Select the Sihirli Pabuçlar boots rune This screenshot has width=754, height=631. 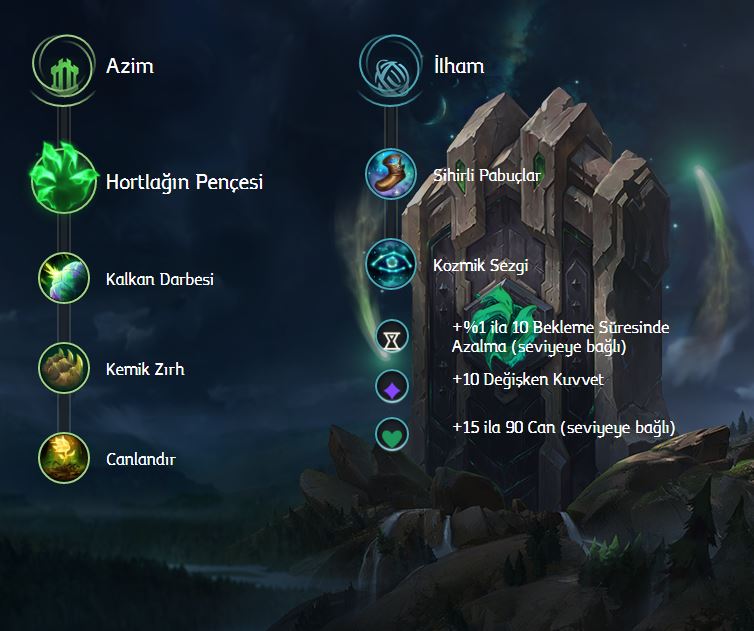[x=391, y=174]
